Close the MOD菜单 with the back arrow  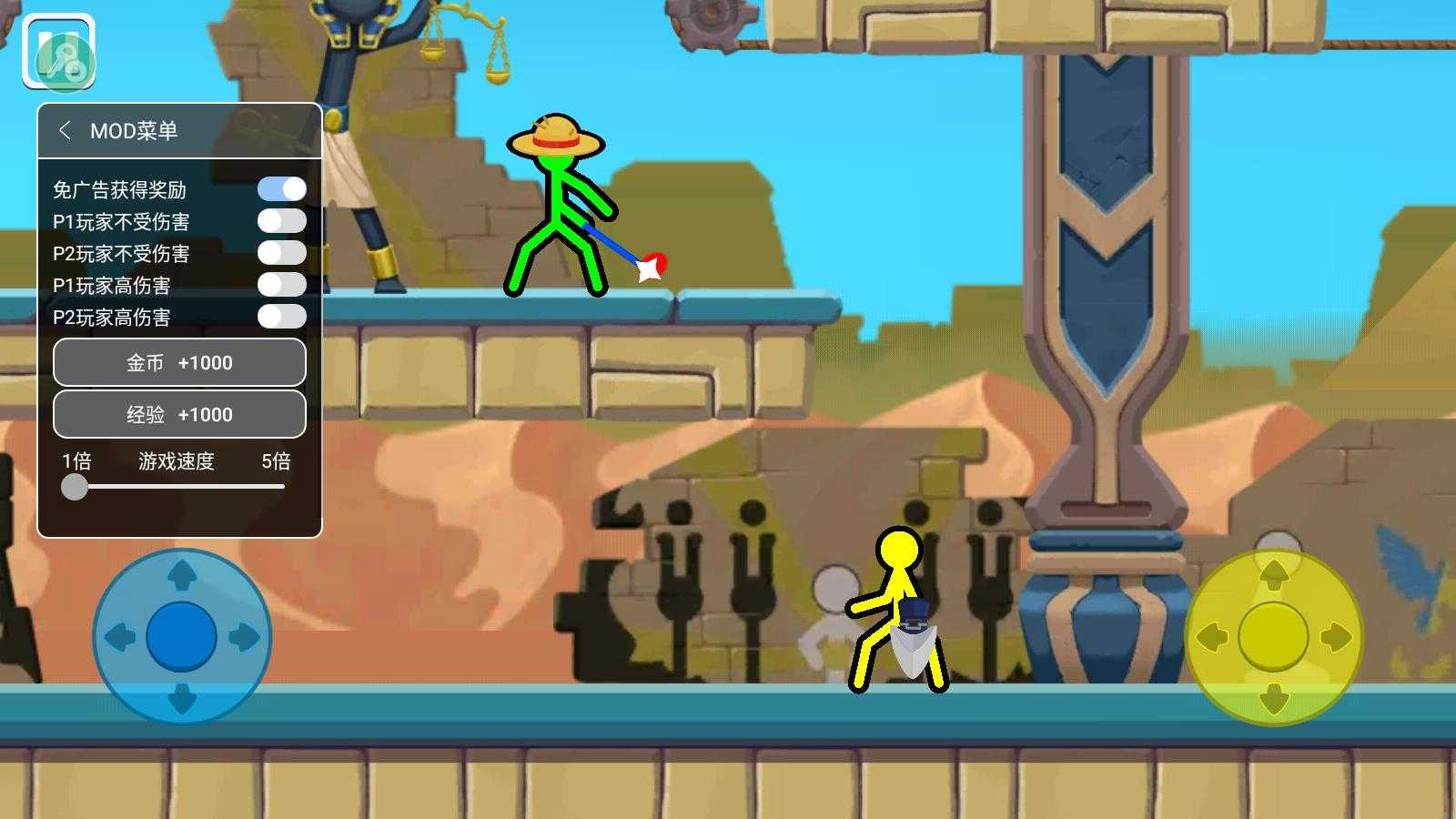[x=65, y=130]
